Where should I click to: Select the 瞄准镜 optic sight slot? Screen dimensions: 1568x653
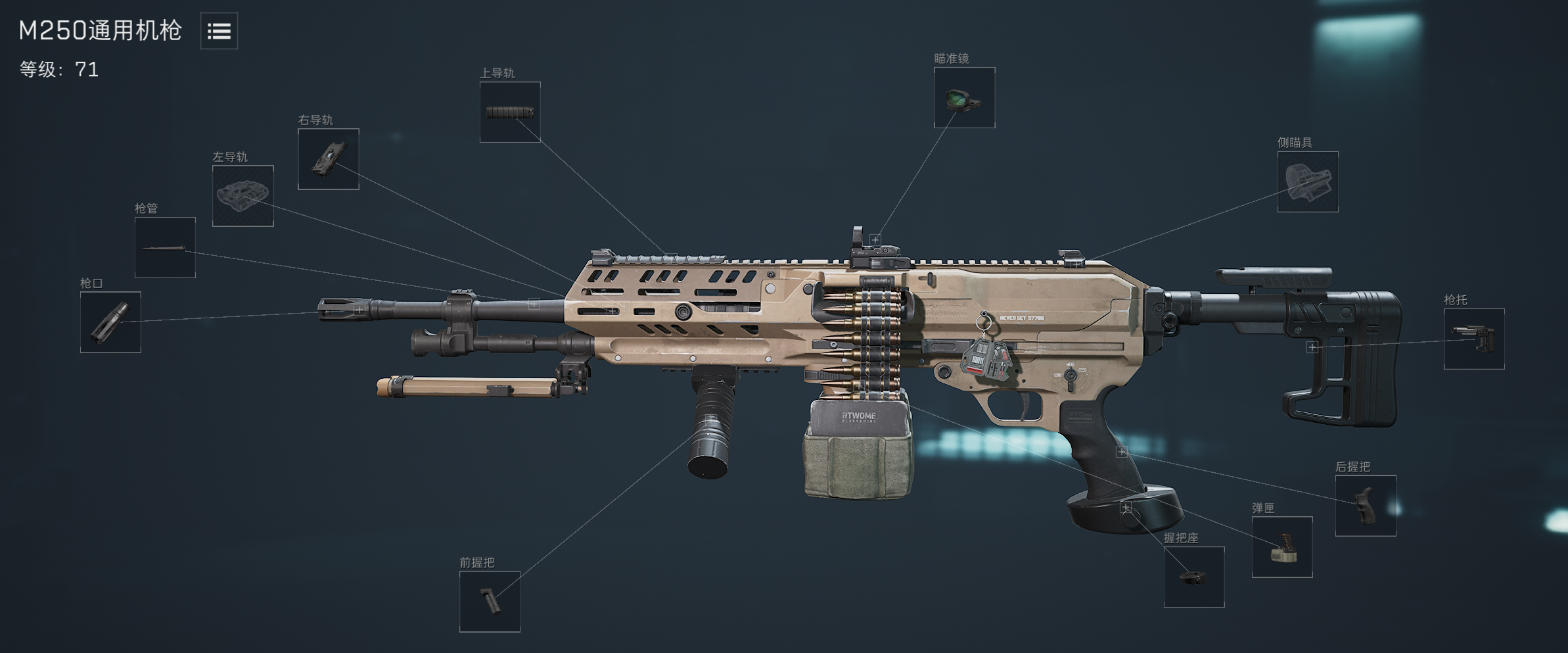pyautogui.click(x=964, y=97)
